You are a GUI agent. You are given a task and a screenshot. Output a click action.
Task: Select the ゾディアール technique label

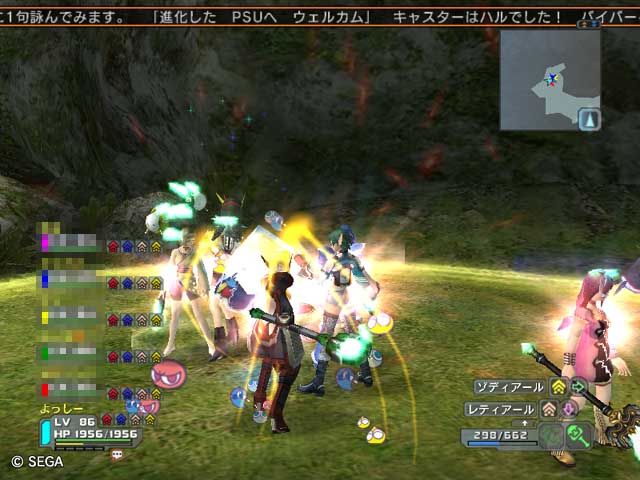(x=509, y=387)
